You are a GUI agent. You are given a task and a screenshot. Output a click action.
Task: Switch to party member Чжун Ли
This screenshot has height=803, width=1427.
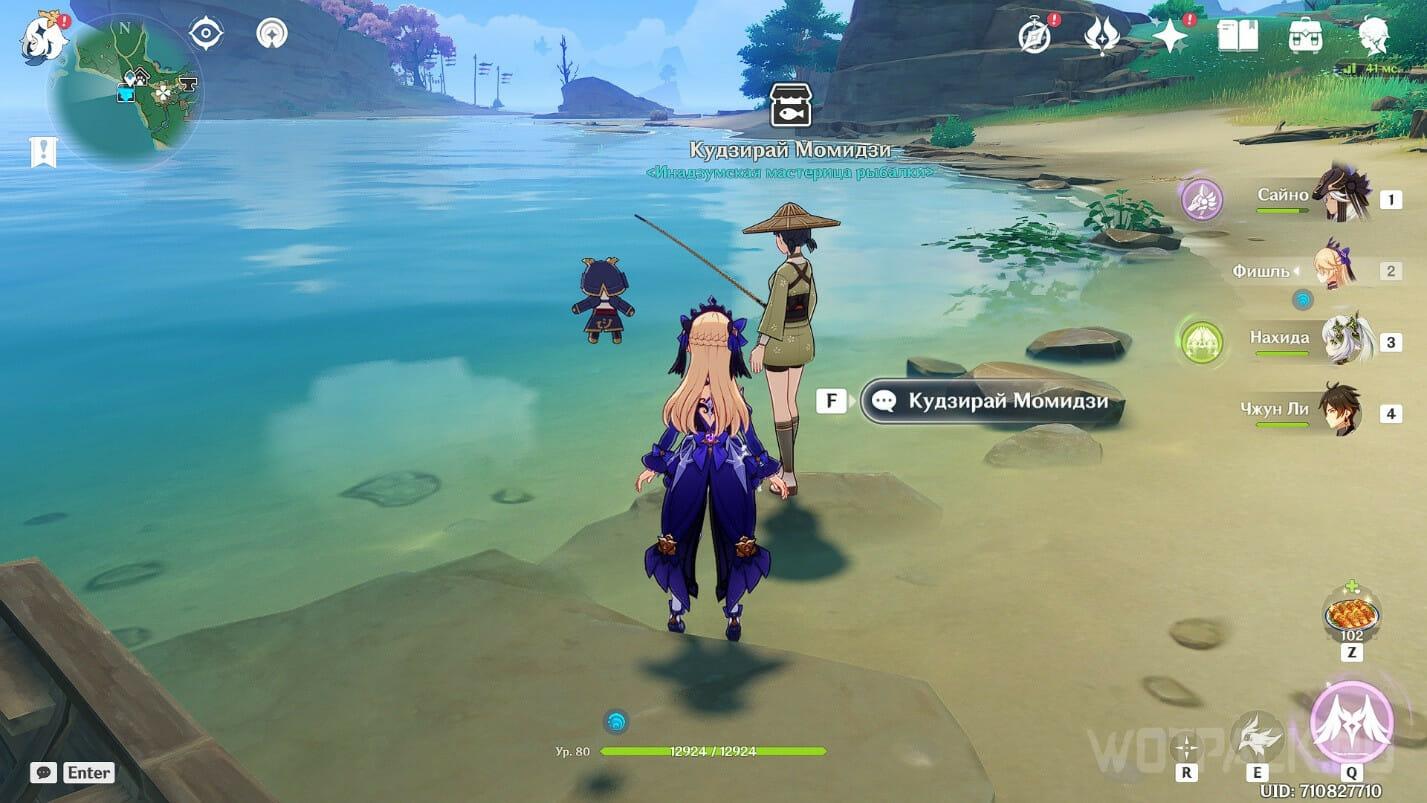tap(1339, 409)
